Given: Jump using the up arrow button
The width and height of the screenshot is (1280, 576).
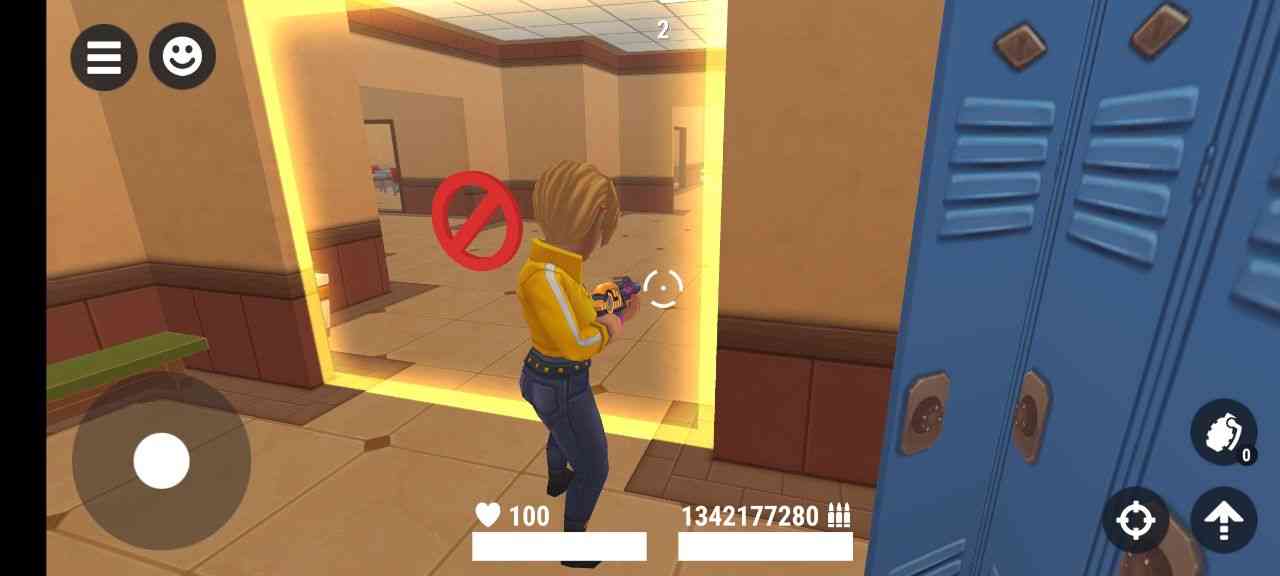Looking at the screenshot, I should [1223, 520].
